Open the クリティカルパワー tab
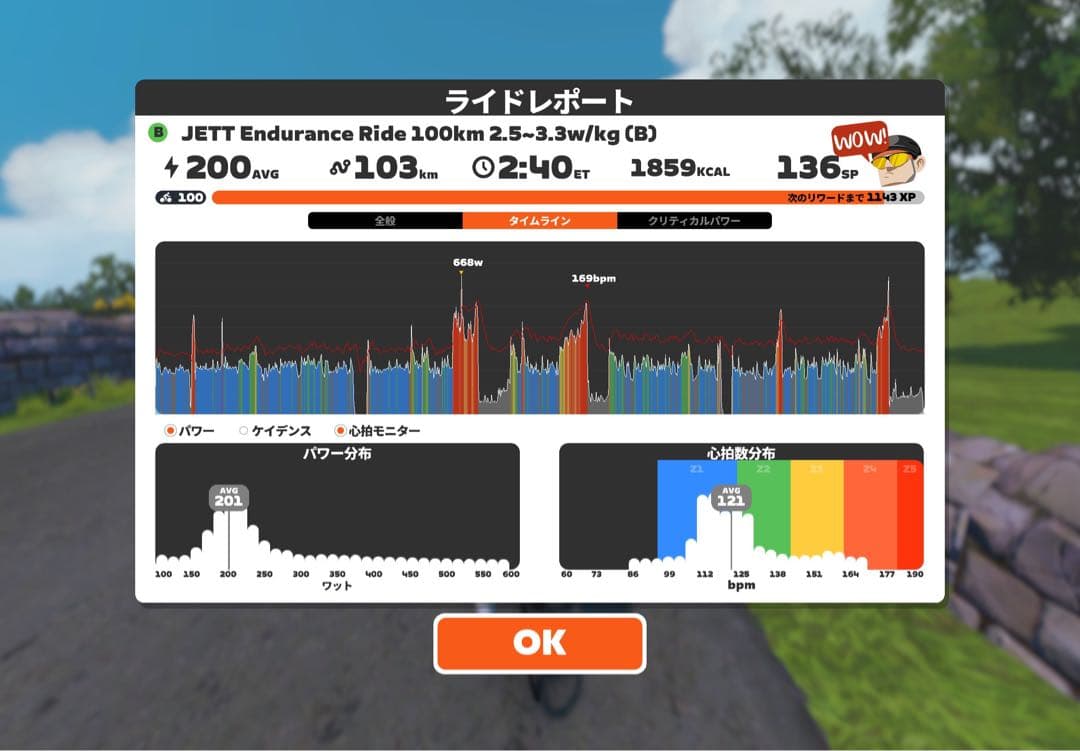The image size is (1080, 751). [694, 221]
